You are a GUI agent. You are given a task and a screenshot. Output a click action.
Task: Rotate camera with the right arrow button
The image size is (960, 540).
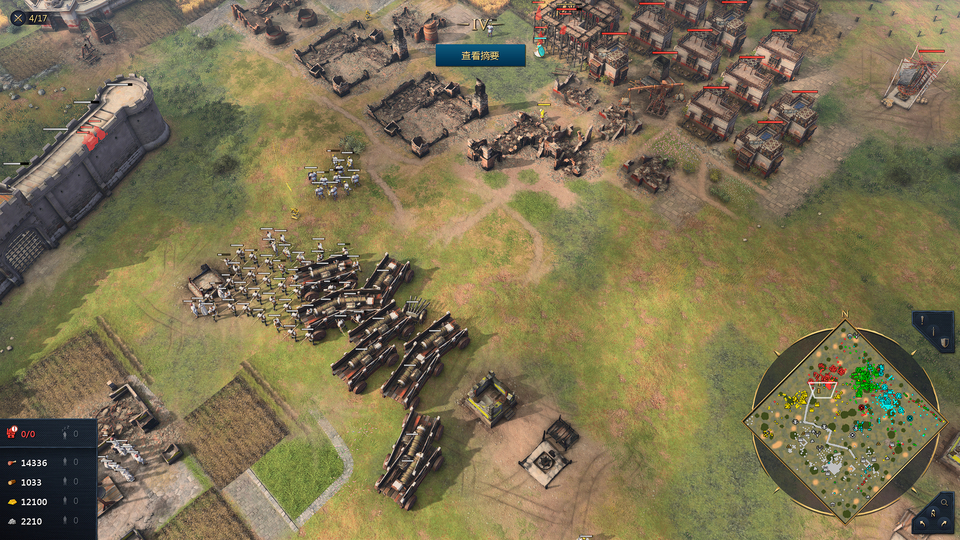(x=946, y=523)
